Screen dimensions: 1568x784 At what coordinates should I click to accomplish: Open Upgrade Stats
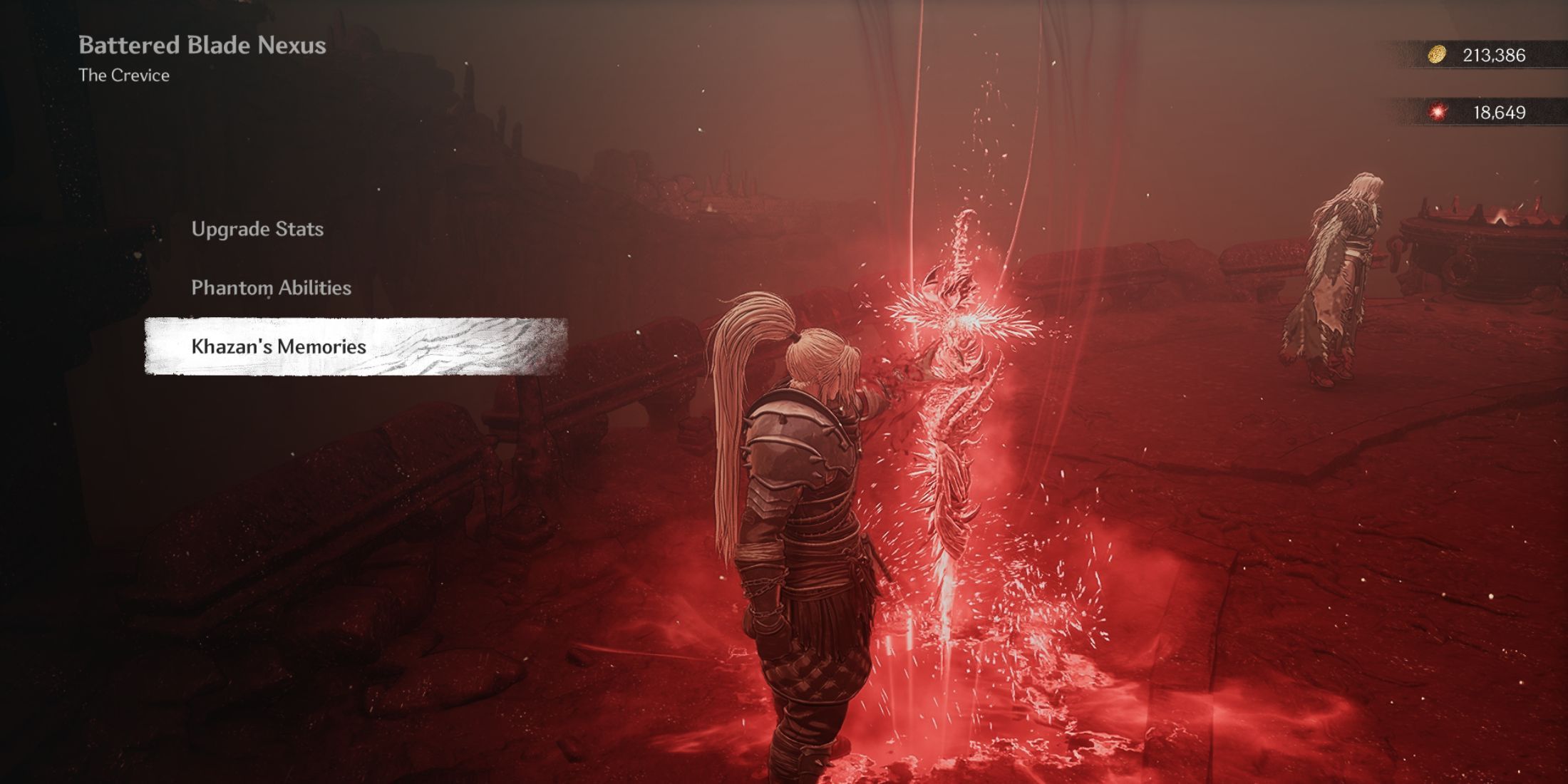pyautogui.click(x=257, y=229)
